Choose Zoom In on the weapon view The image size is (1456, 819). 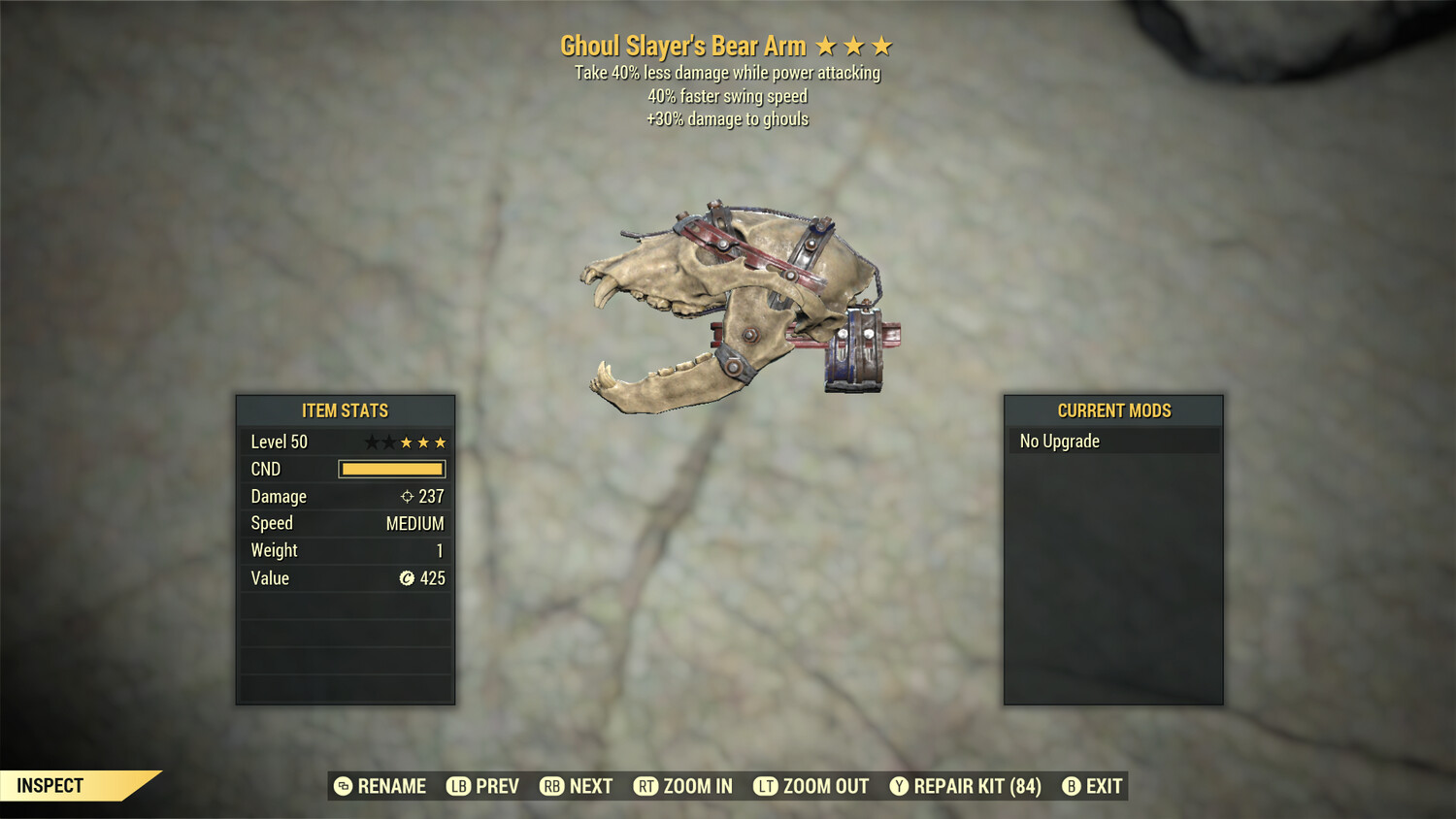(683, 786)
